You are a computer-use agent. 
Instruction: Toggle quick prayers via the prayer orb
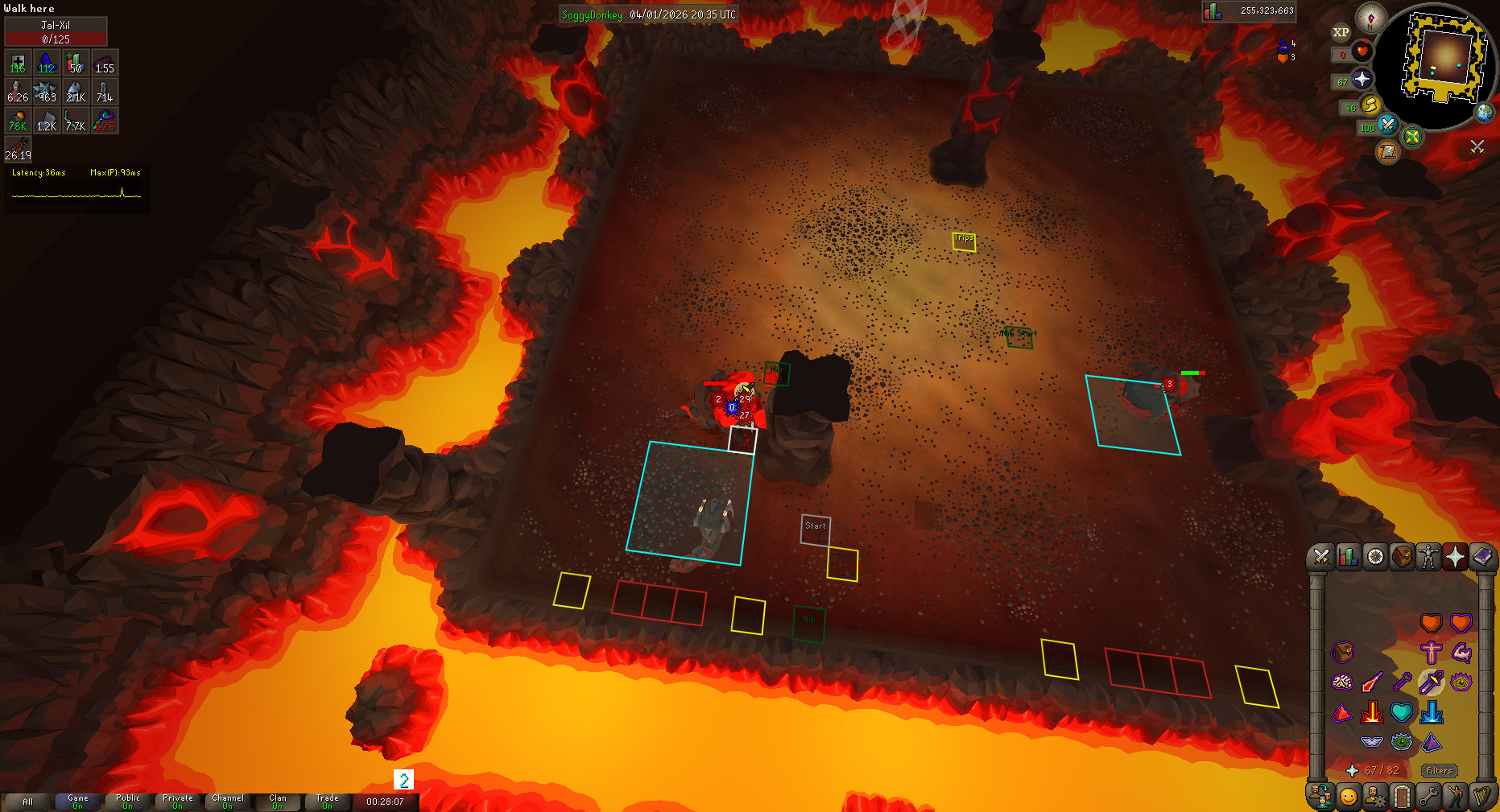tap(1362, 79)
